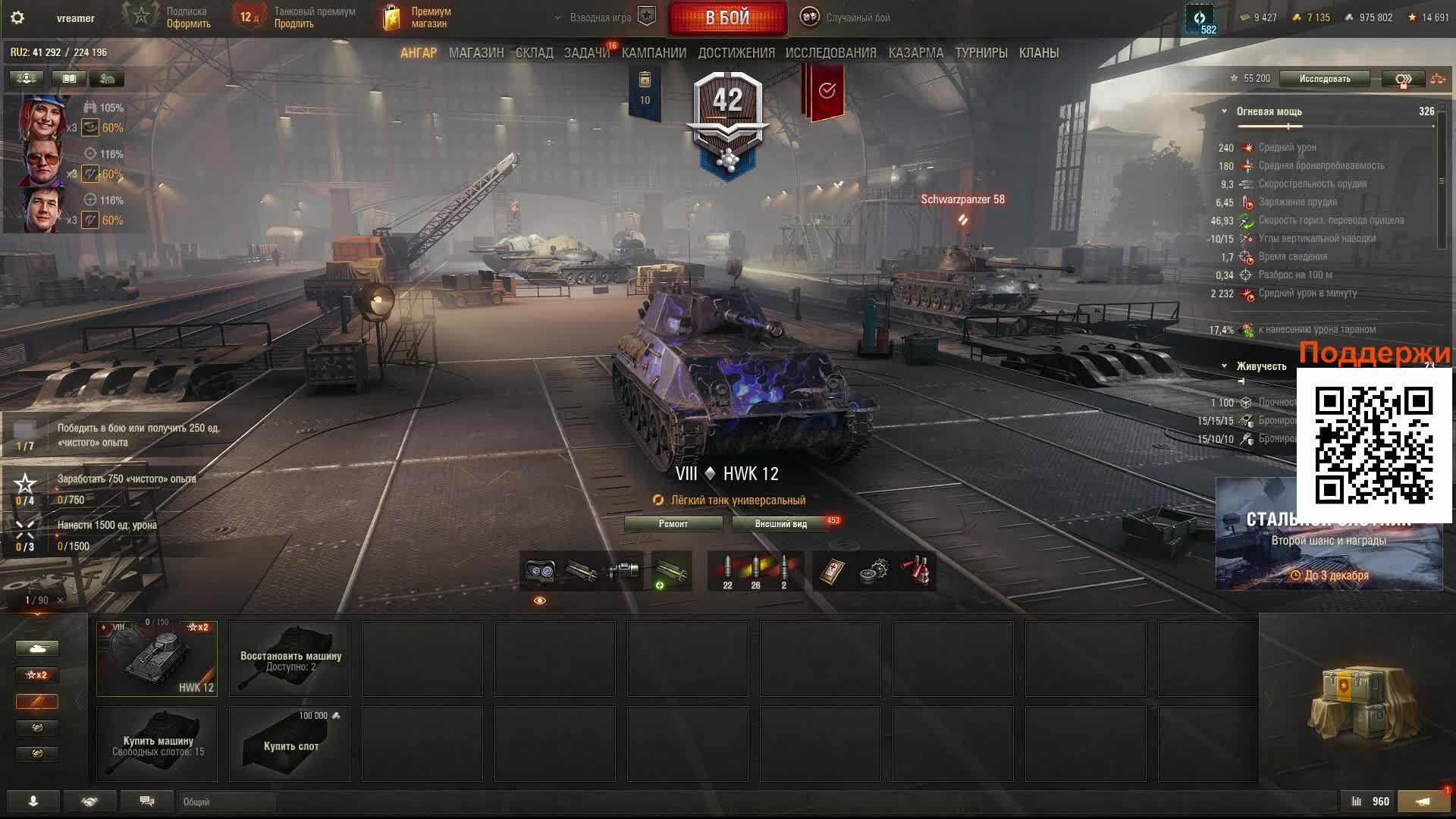Open the ЗАДАЧИ missions tab
1456x819 pixels.
586,53
